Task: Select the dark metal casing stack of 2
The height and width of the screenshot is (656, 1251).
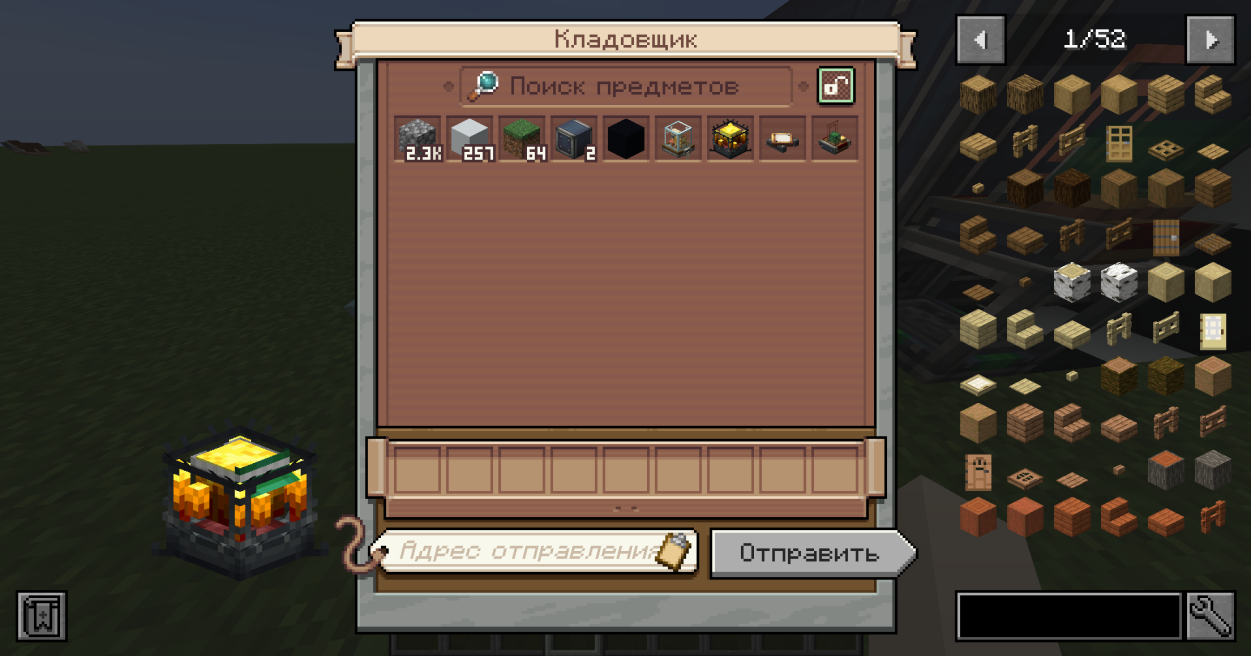Action: point(573,138)
